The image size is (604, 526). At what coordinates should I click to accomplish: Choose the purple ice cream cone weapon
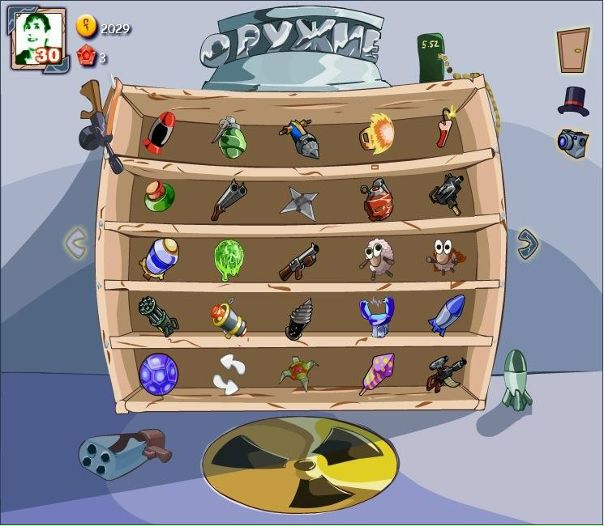tap(377, 373)
